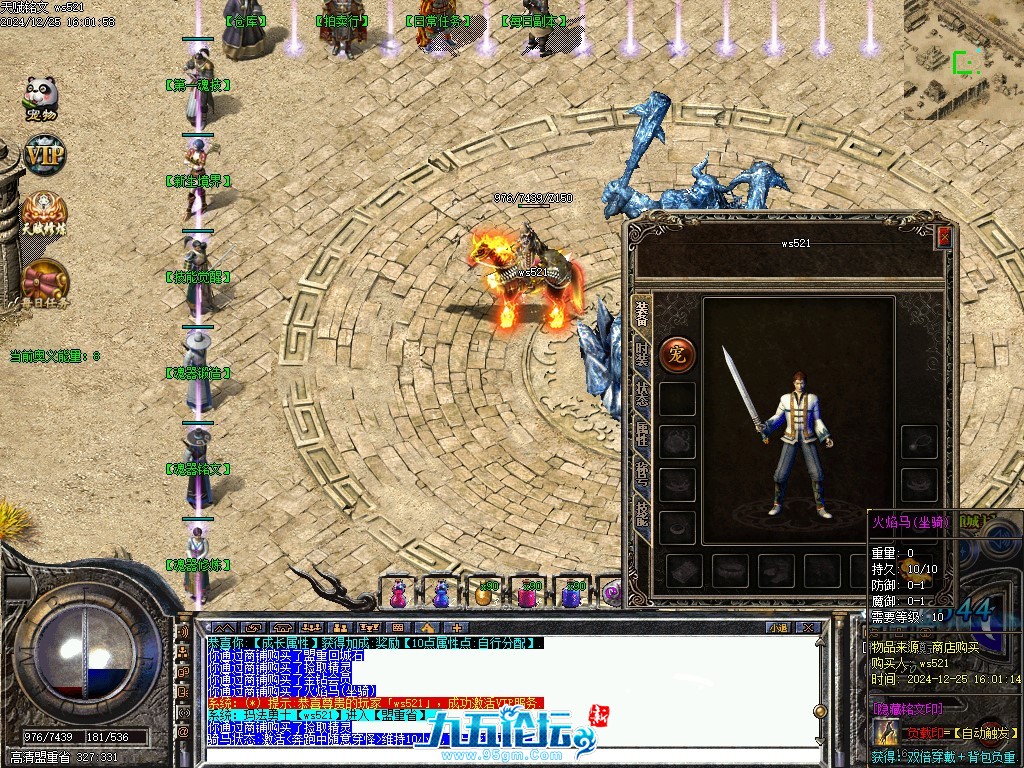This screenshot has width=1024, height=768.
Task: Click the round orange 宠 pet button
Action: [677, 353]
